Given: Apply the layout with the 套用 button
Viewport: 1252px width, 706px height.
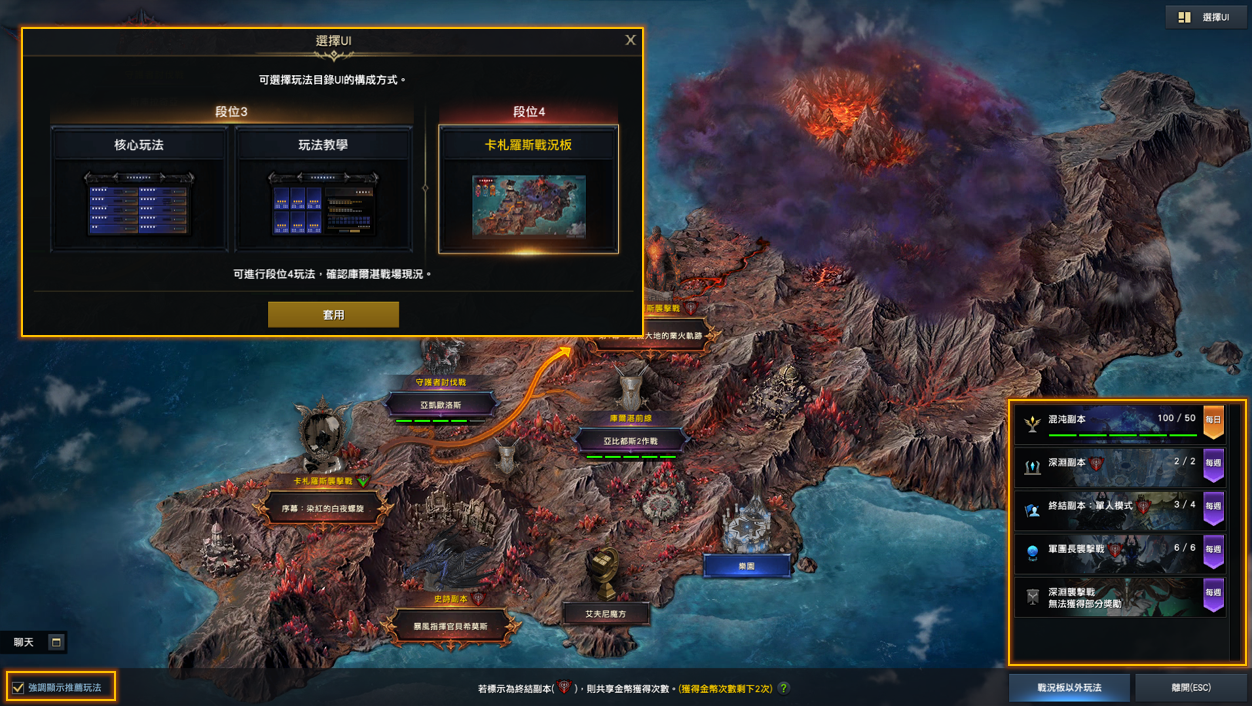Looking at the screenshot, I should (x=333, y=314).
